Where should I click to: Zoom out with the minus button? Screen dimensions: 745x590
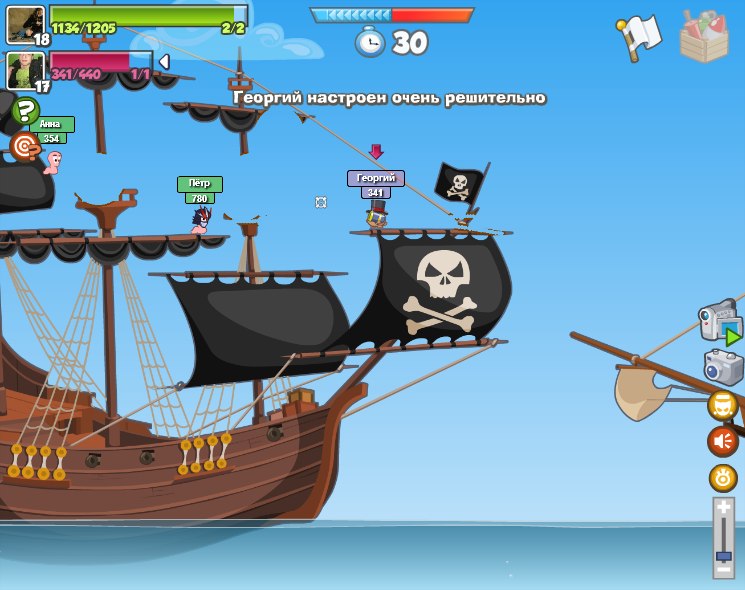(724, 570)
